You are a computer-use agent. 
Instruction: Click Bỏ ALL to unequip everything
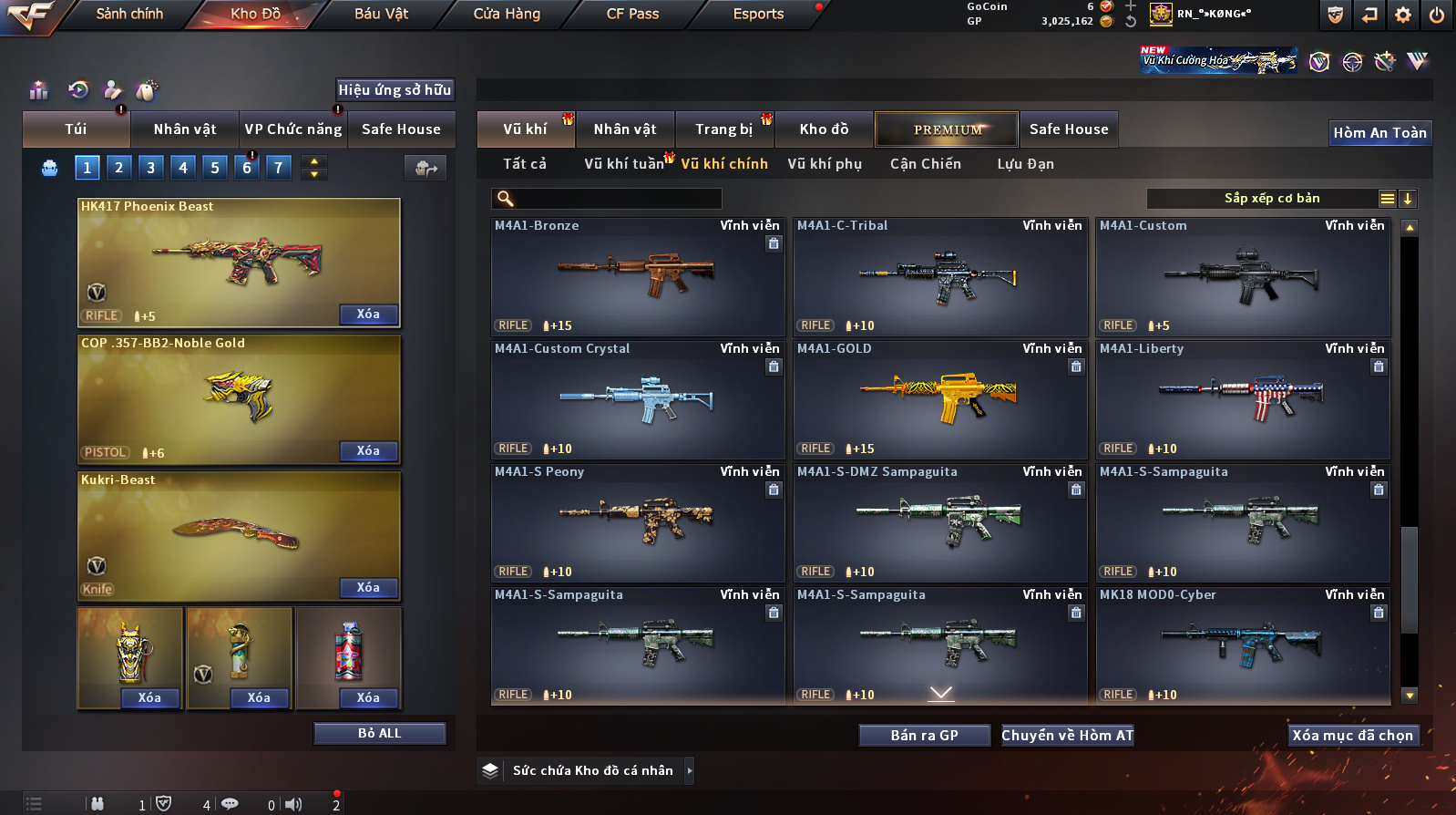point(379,734)
